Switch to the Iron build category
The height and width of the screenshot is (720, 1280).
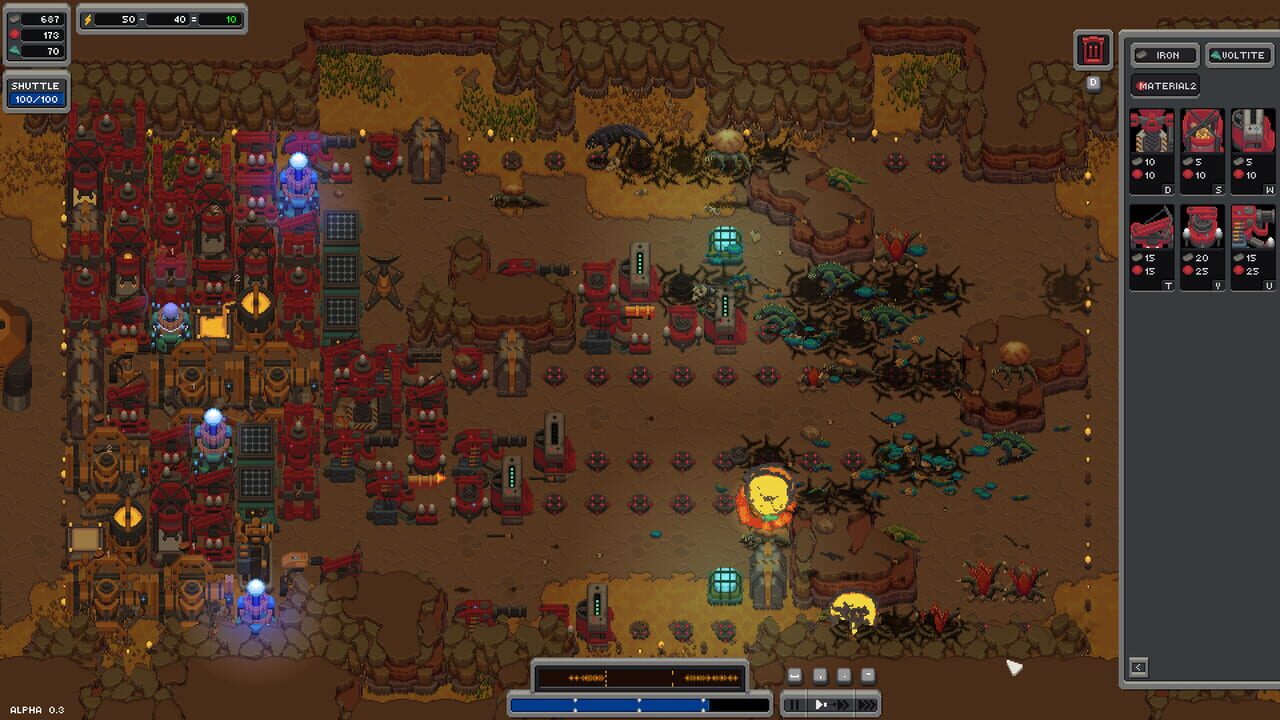click(x=1163, y=55)
